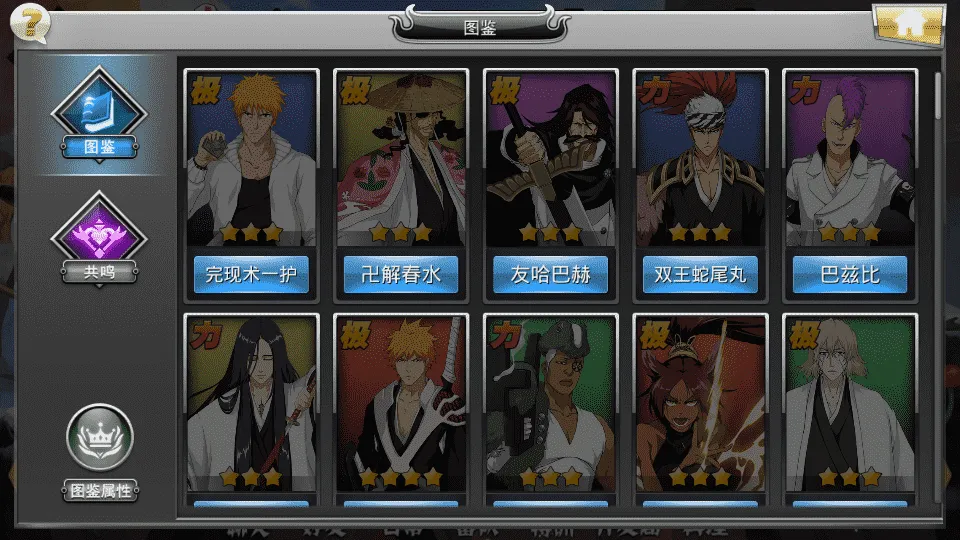Choose the 卍解春水 name button
Screen dimensions: 960x540
point(401,274)
